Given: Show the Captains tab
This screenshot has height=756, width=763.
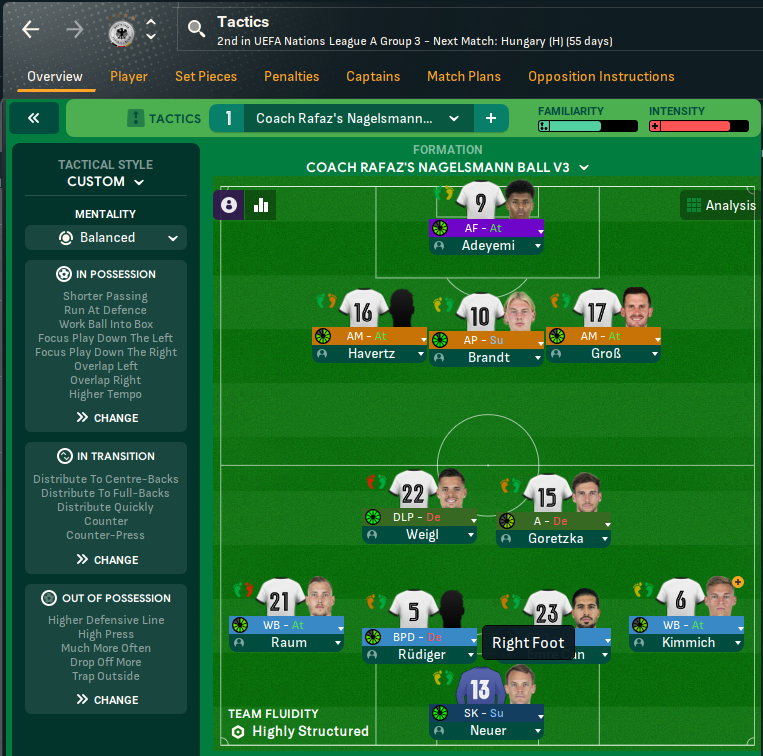Looking at the screenshot, I should point(373,76).
